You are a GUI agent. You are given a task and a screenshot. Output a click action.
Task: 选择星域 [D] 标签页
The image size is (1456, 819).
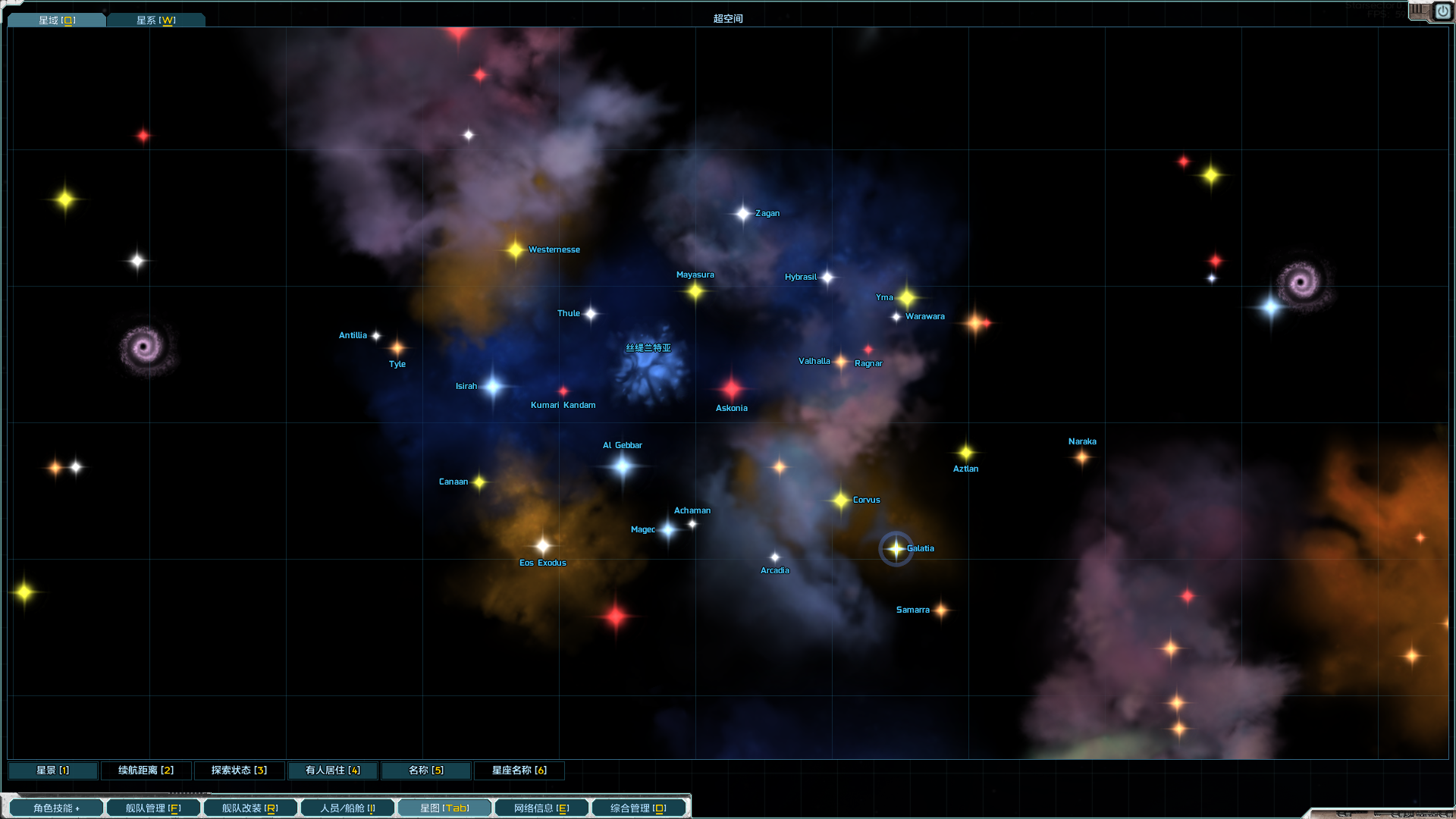point(56,20)
